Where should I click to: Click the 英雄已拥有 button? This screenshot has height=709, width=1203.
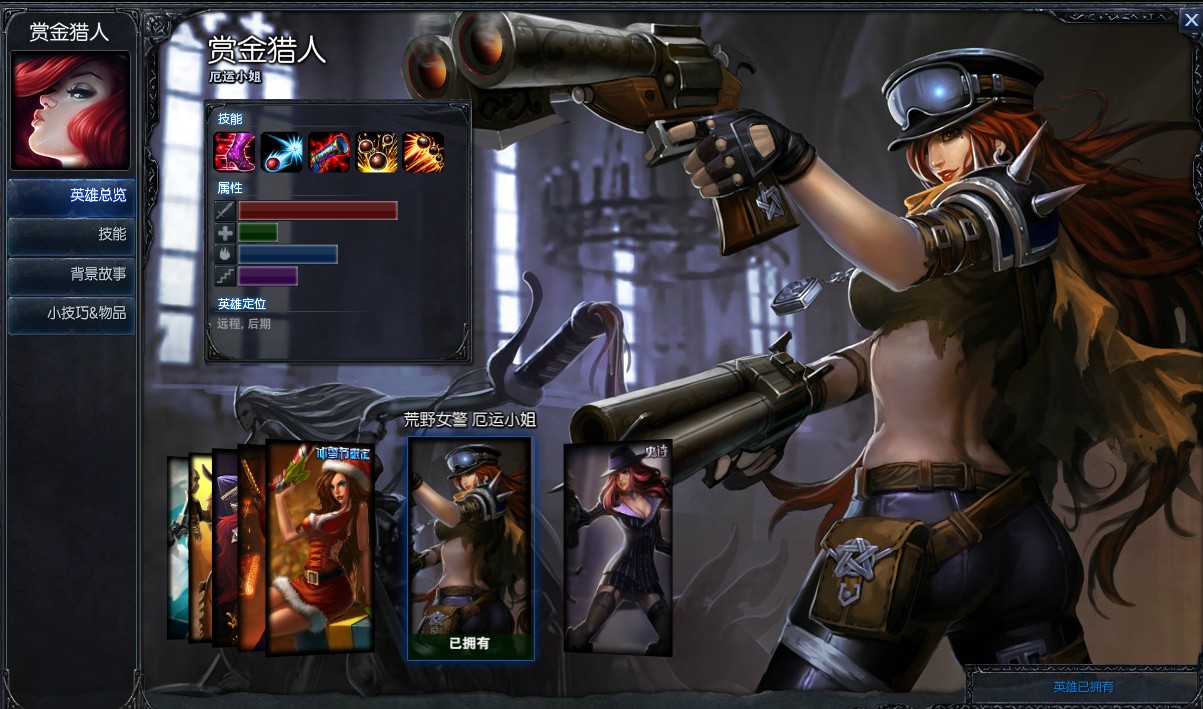tap(1083, 687)
